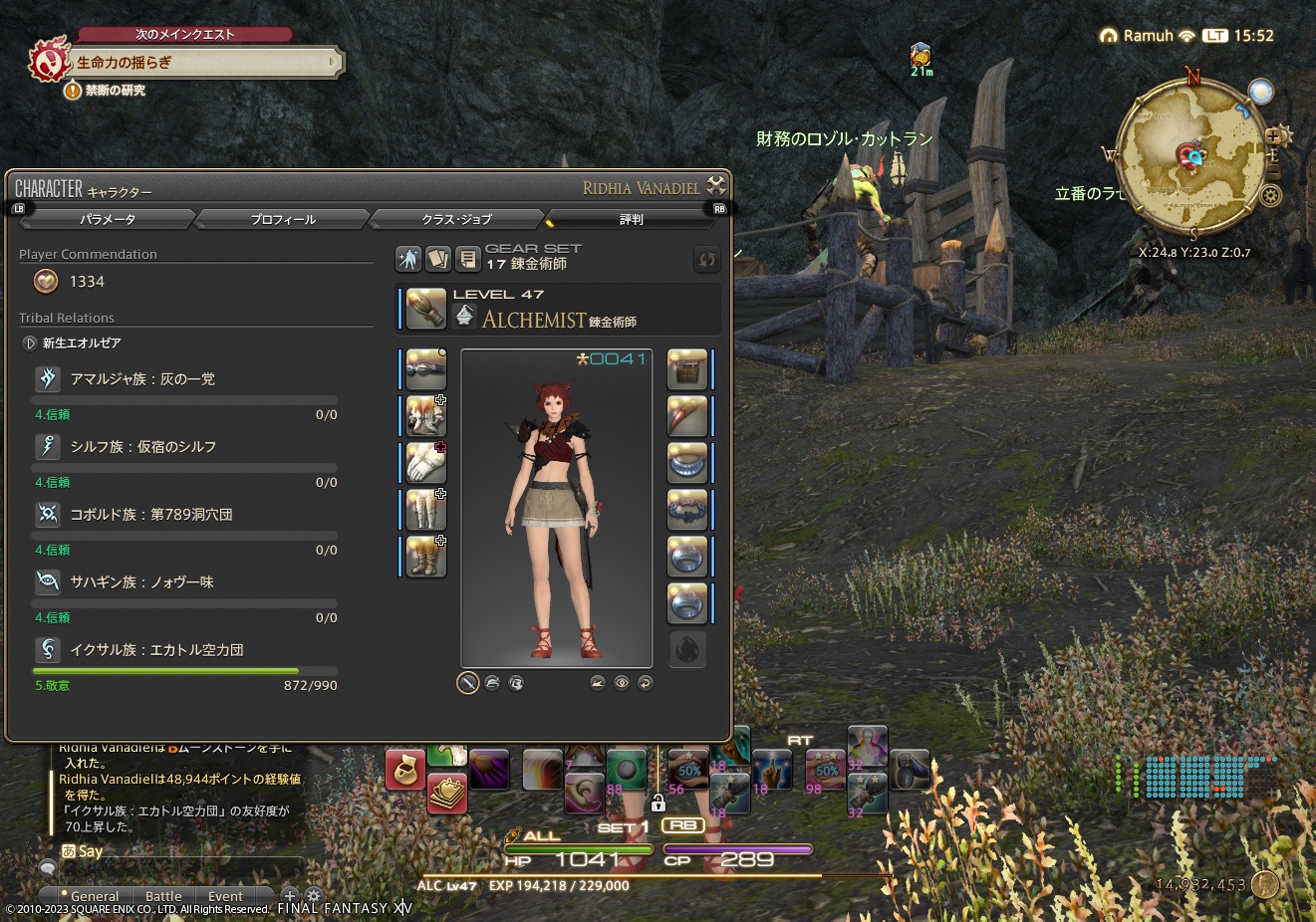1316x922 pixels.
Task: Open the Battle chat log tab
Action: [x=163, y=895]
